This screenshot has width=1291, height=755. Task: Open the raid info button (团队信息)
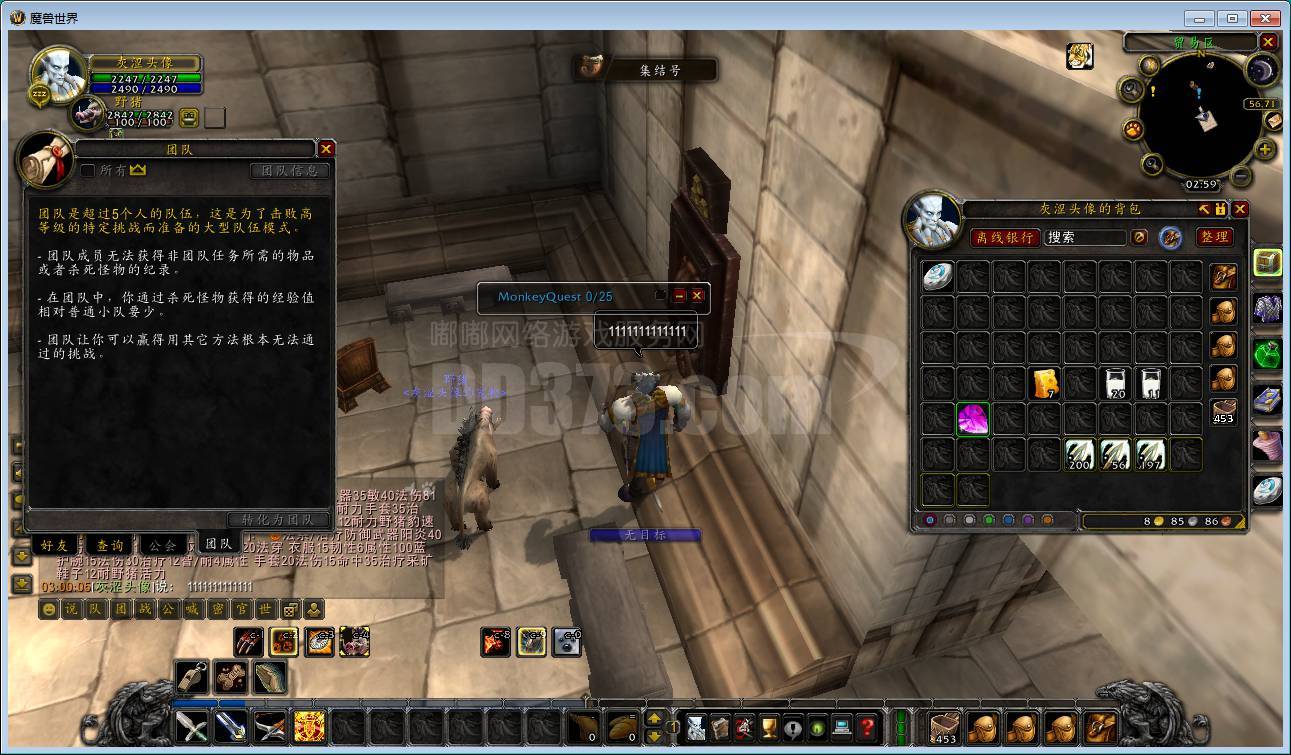point(289,171)
